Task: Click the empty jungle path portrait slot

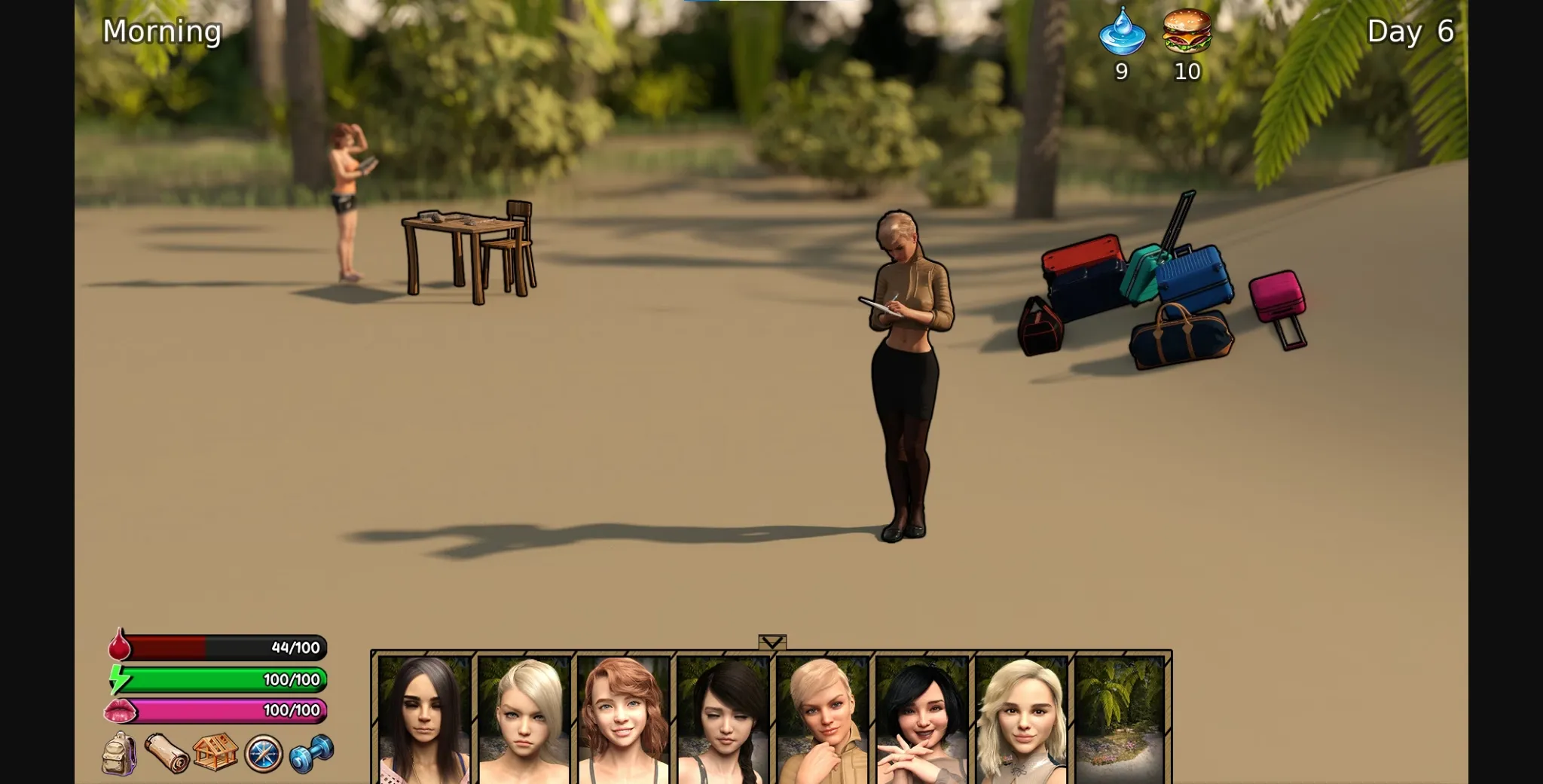Action: 1120,720
